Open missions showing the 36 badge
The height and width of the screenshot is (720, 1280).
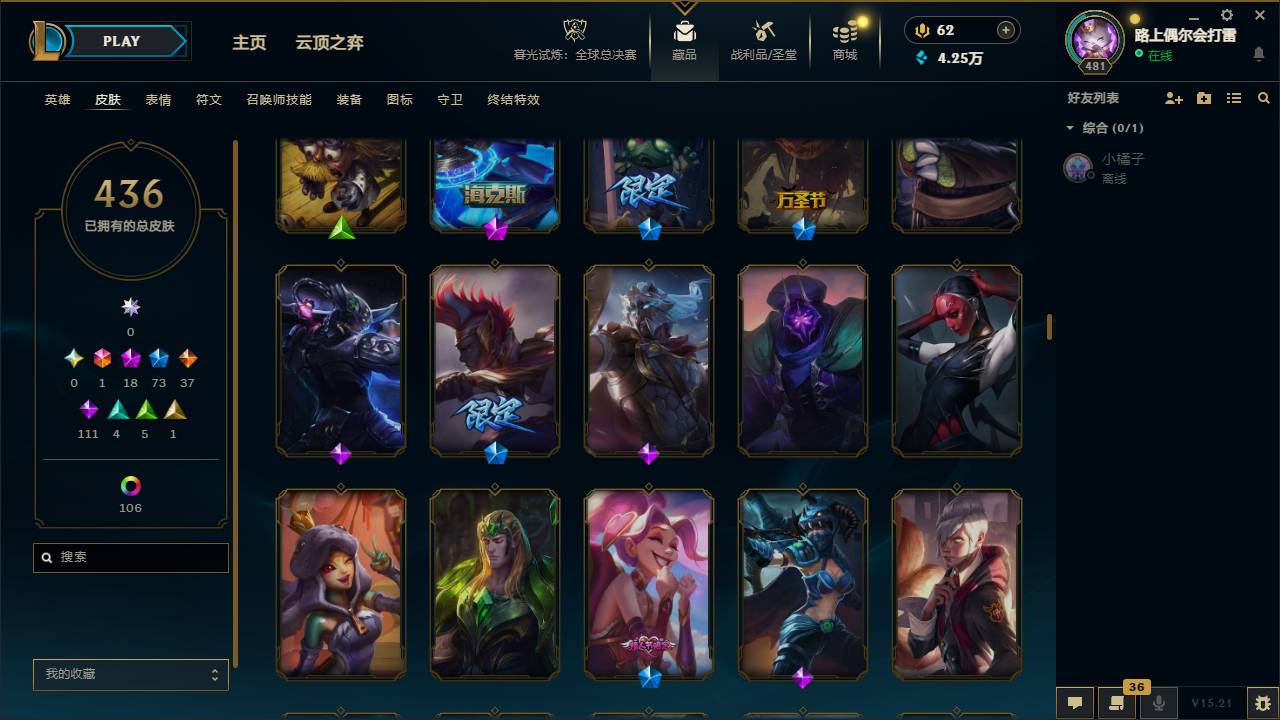1118,703
